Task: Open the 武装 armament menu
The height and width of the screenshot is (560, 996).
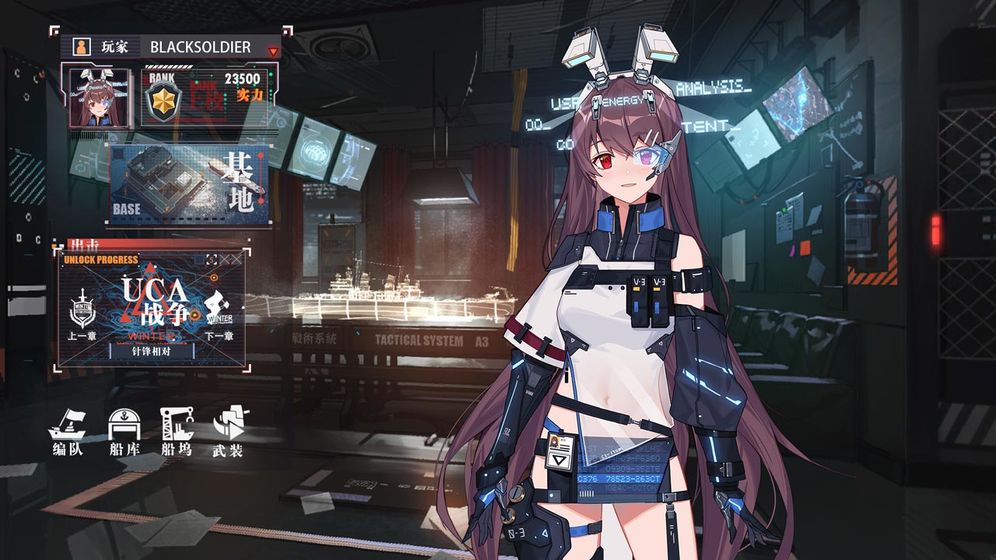Action: 229,432
